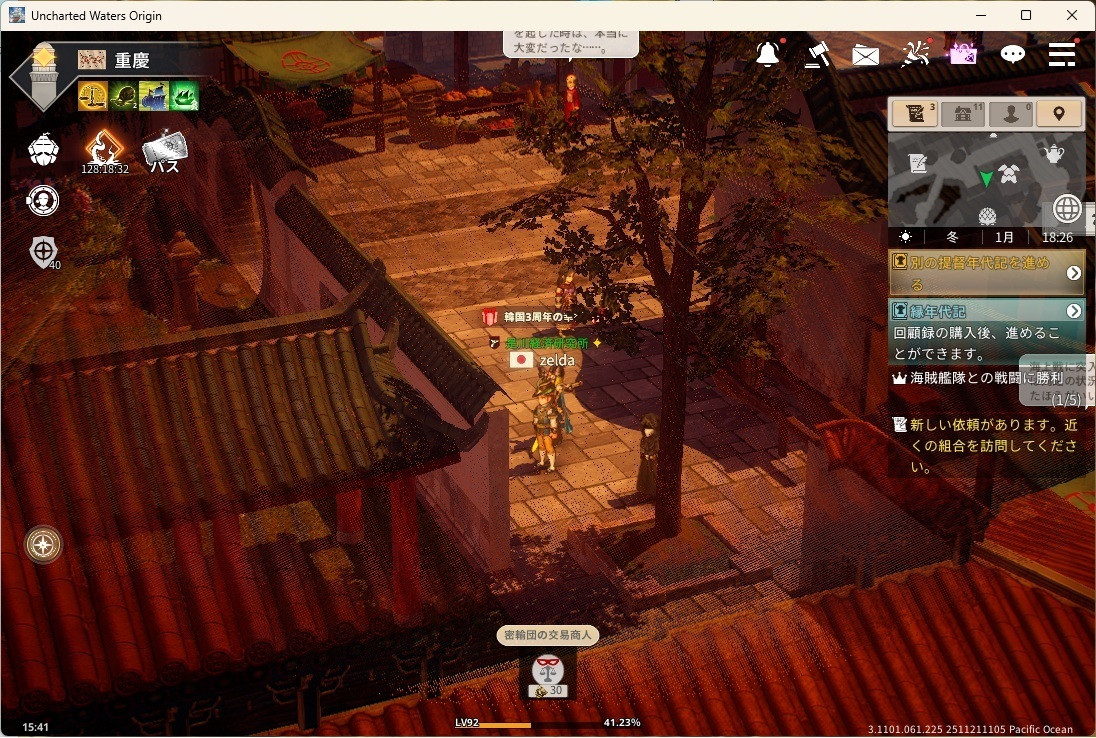Maximize the Uncharted Waters Origin window
This screenshot has height=738, width=1096.
1026,15
